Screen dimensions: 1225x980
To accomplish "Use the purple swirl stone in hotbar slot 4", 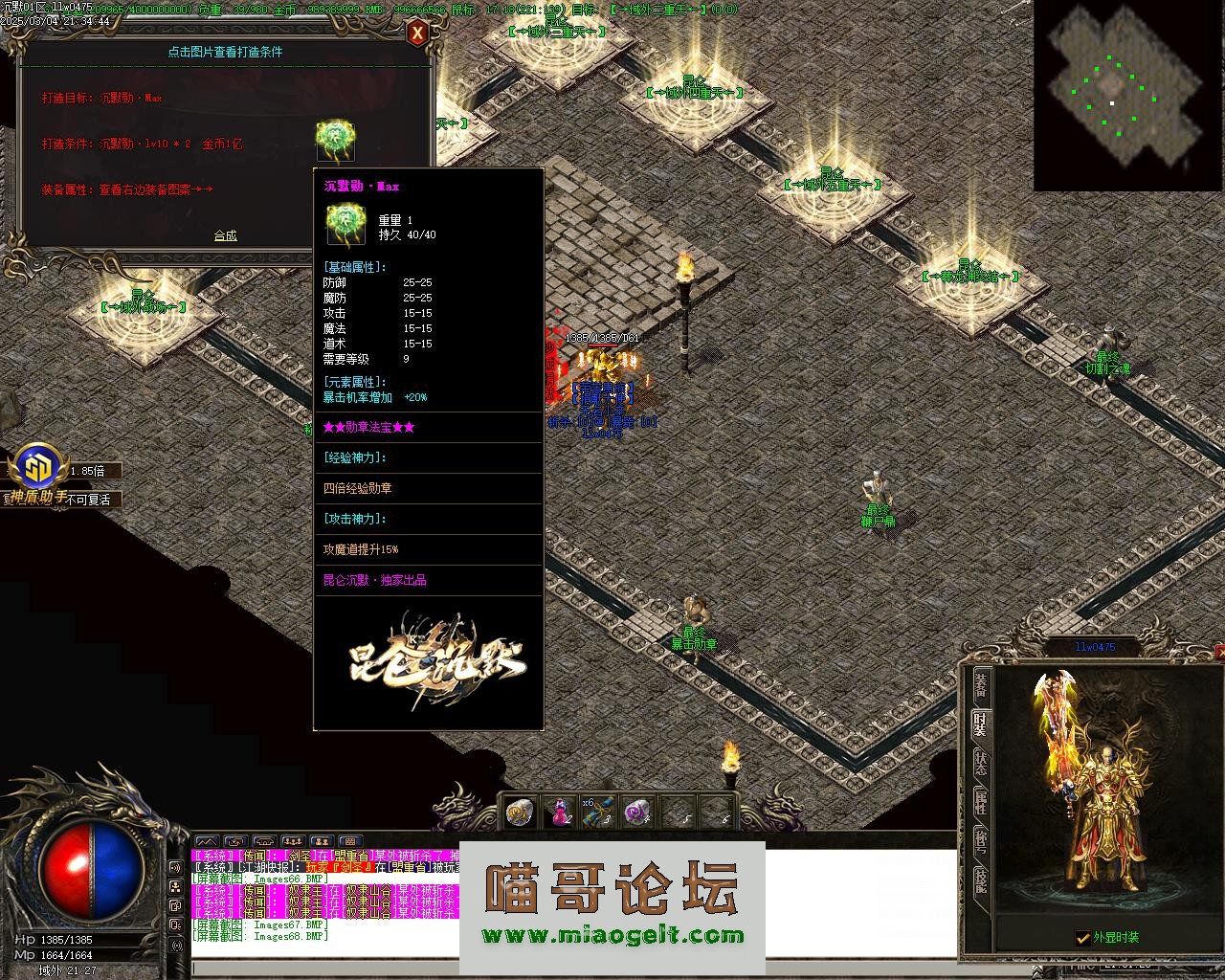I will click(x=635, y=813).
